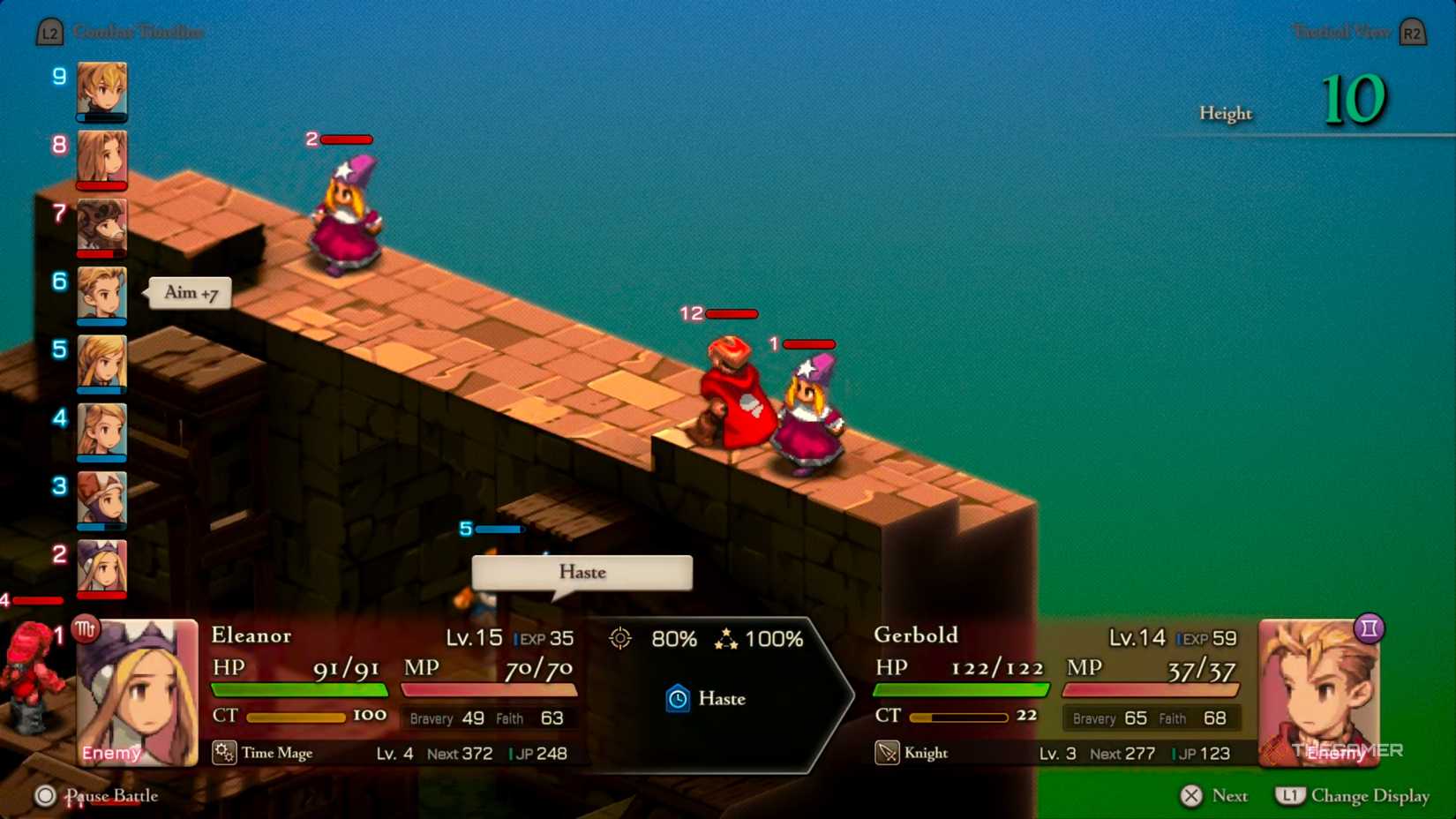This screenshot has height=819, width=1456.
Task: Select the turn 6 portrait beside Aim +7
Action: click(x=101, y=295)
